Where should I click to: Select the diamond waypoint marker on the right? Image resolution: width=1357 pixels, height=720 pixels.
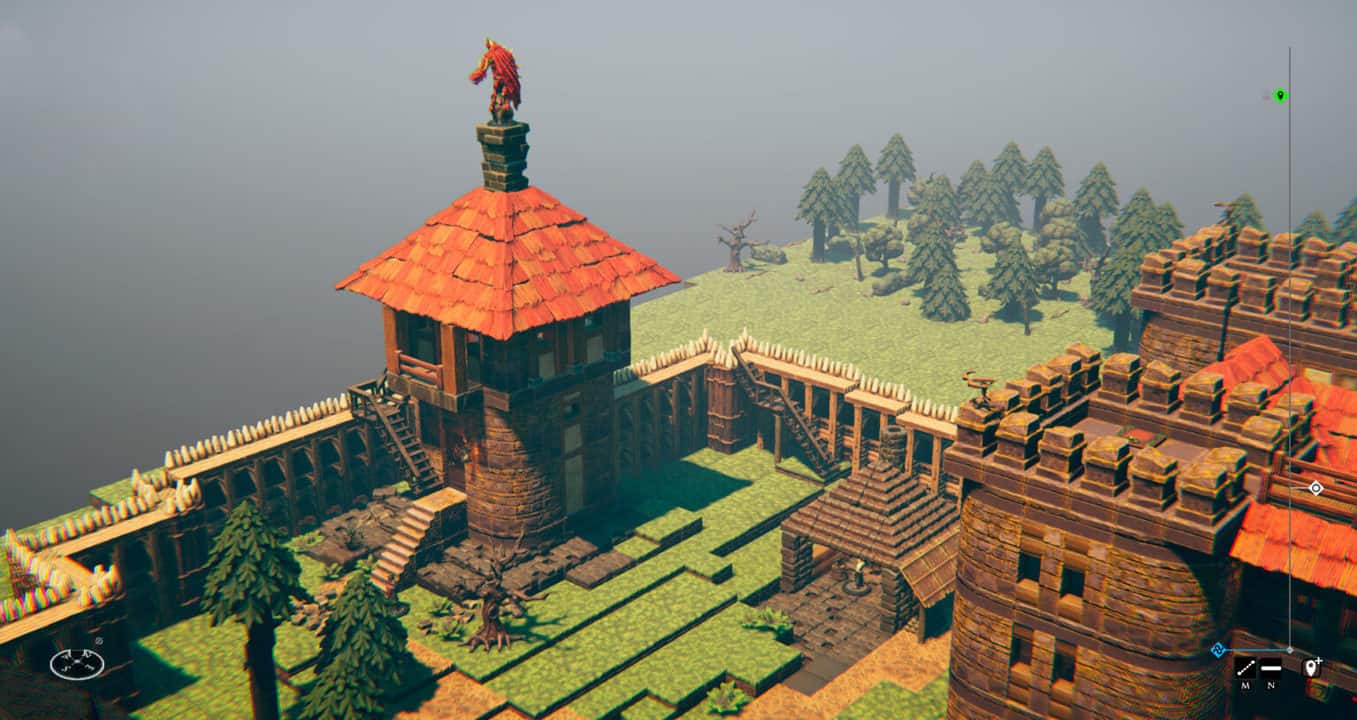pos(1315,490)
